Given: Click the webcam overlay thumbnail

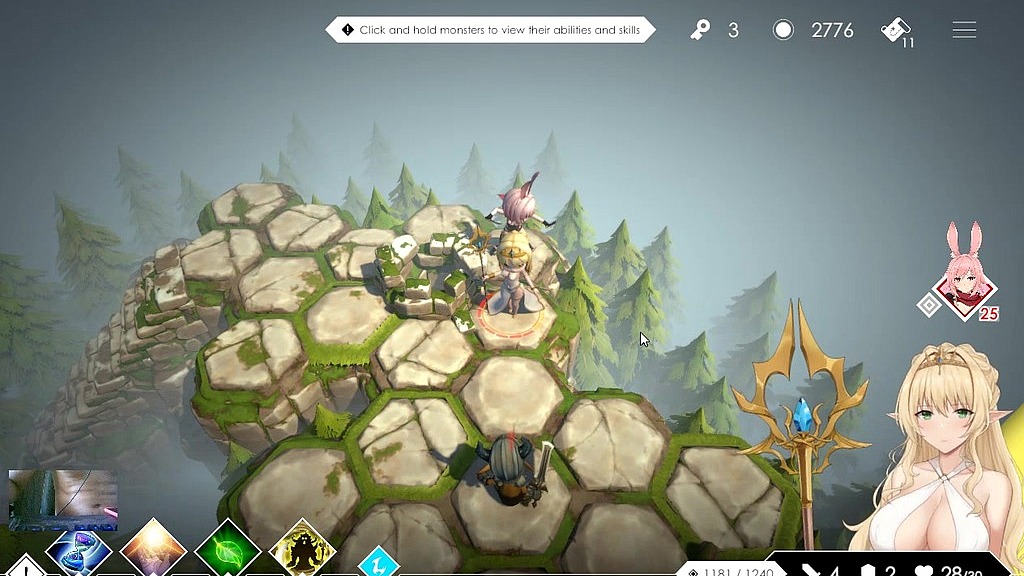Looking at the screenshot, I should pyautogui.click(x=62, y=499).
